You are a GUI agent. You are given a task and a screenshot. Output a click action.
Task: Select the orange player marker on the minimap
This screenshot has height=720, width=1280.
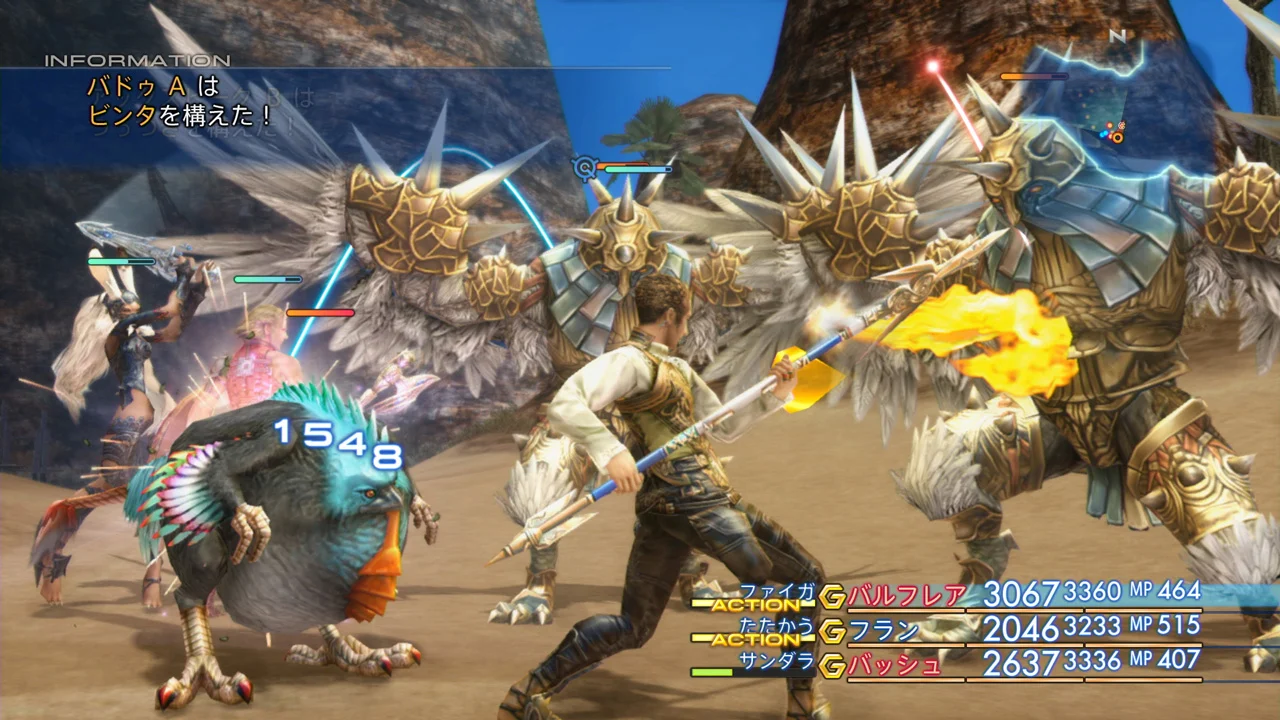pyautogui.click(x=1117, y=137)
